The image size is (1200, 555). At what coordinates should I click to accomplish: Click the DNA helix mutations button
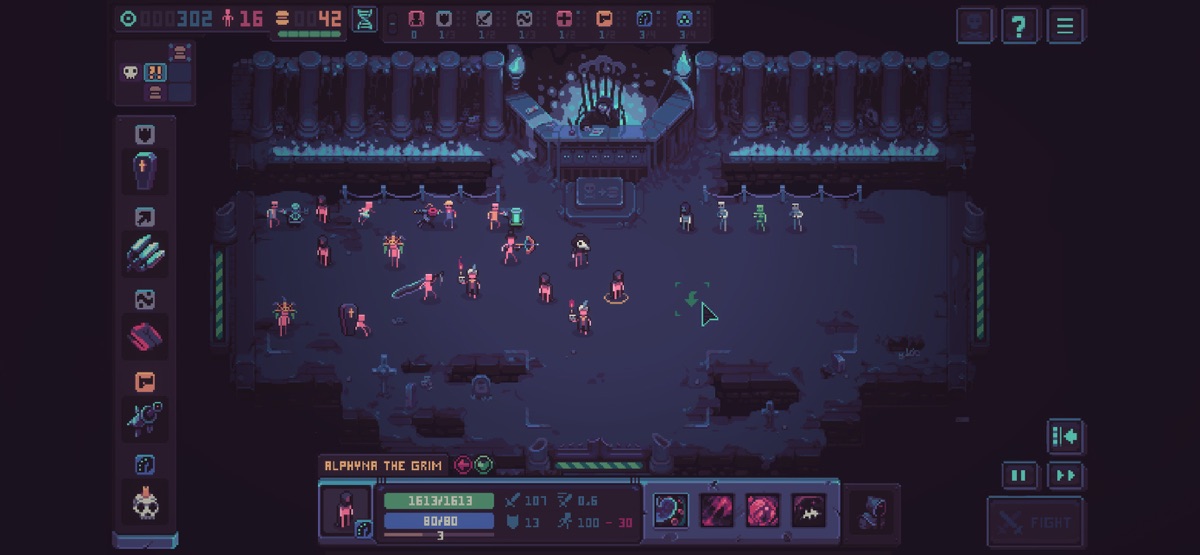(x=364, y=19)
